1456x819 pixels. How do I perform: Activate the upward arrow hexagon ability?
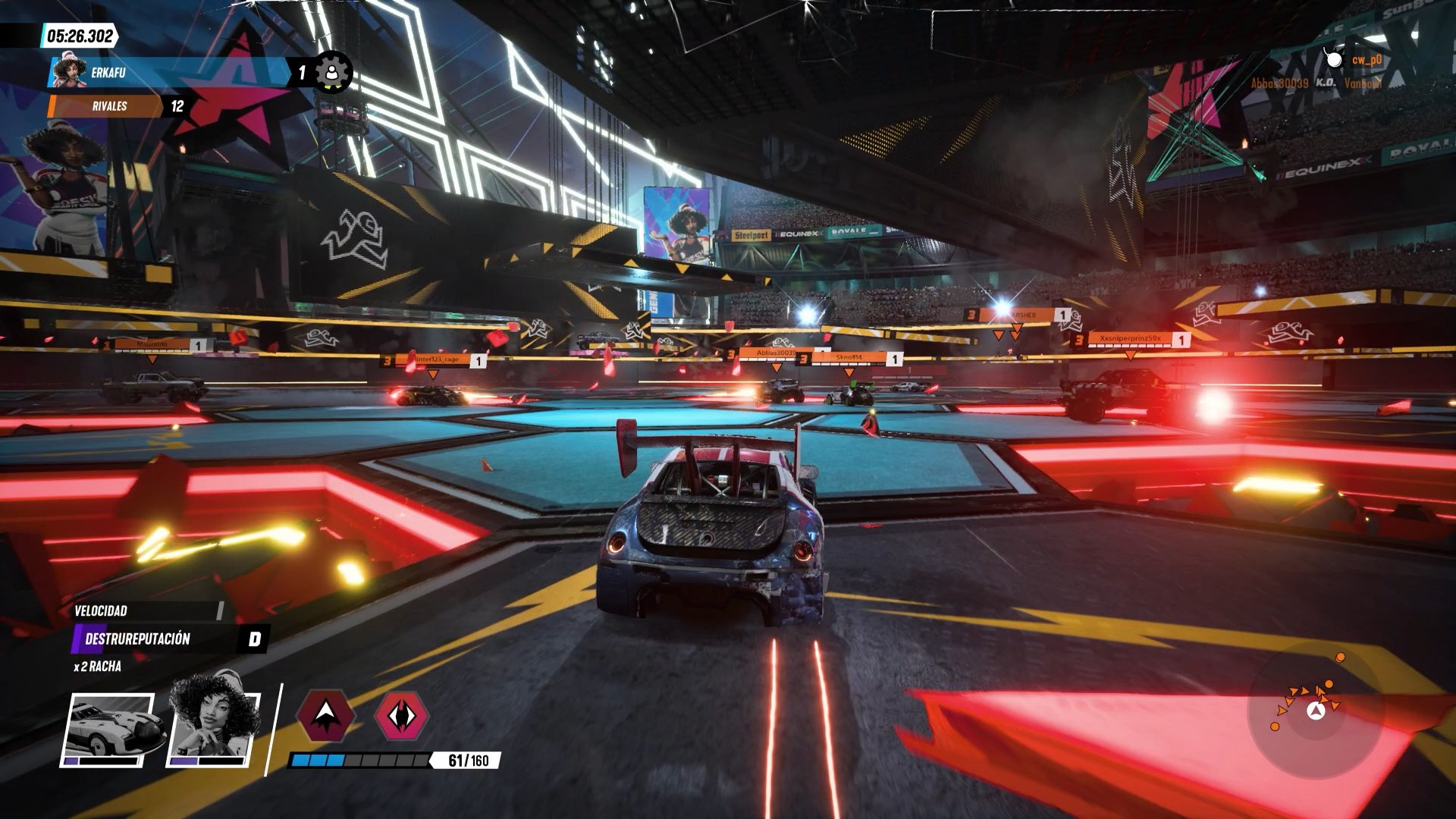325,714
